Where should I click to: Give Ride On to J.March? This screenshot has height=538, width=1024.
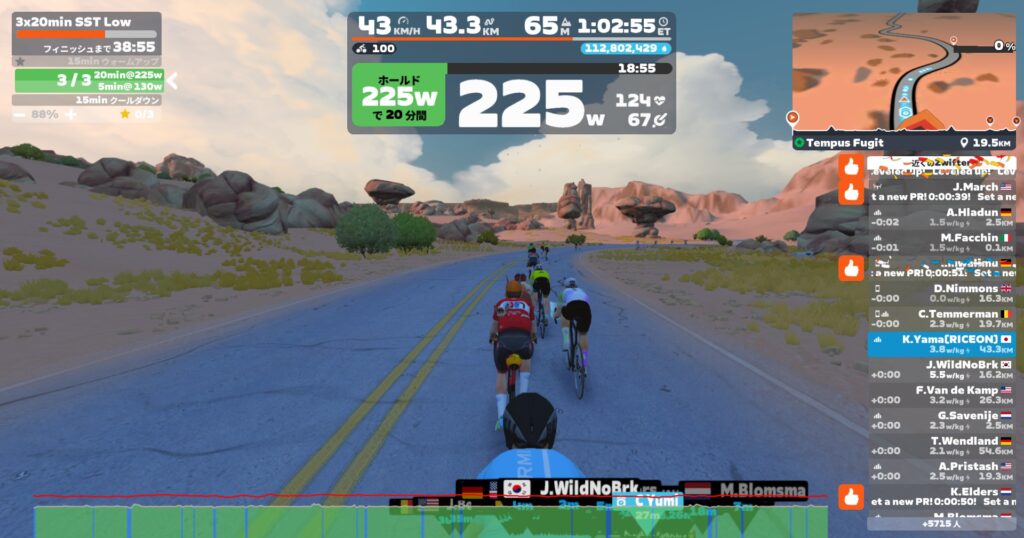(x=851, y=191)
